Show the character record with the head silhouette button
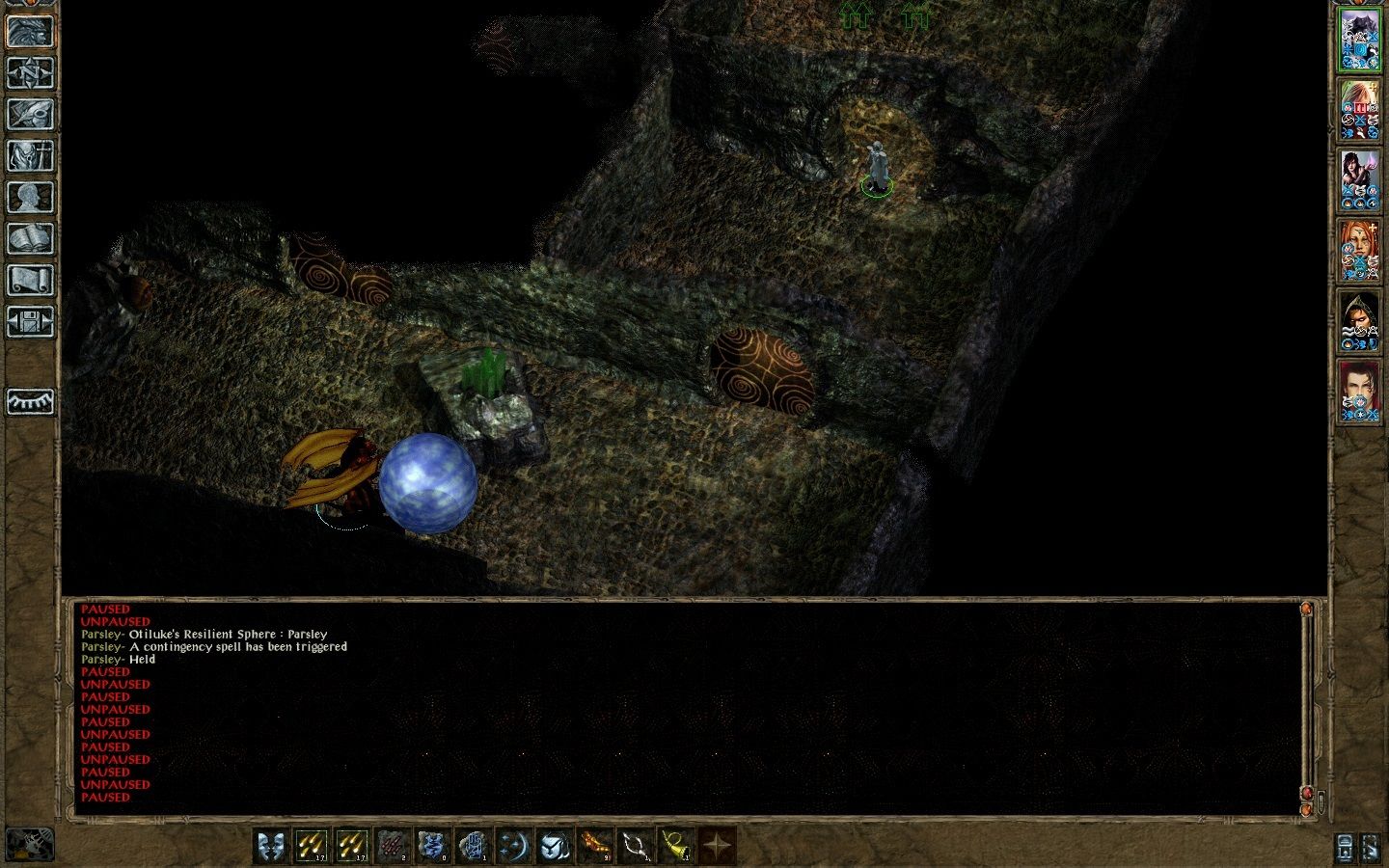This screenshot has height=868, width=1389. click(x=30, y=198)
